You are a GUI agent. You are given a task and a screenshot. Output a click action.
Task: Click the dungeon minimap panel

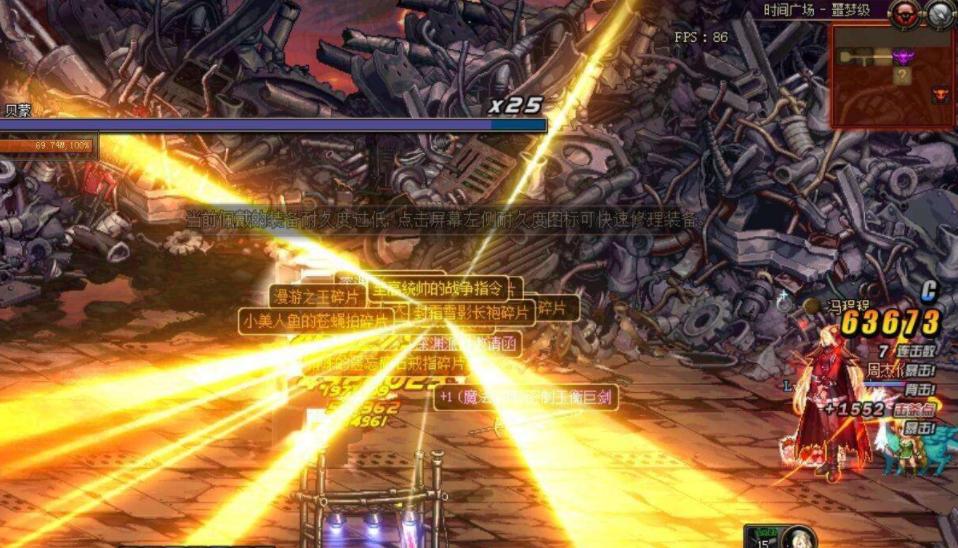click(892, 76)
